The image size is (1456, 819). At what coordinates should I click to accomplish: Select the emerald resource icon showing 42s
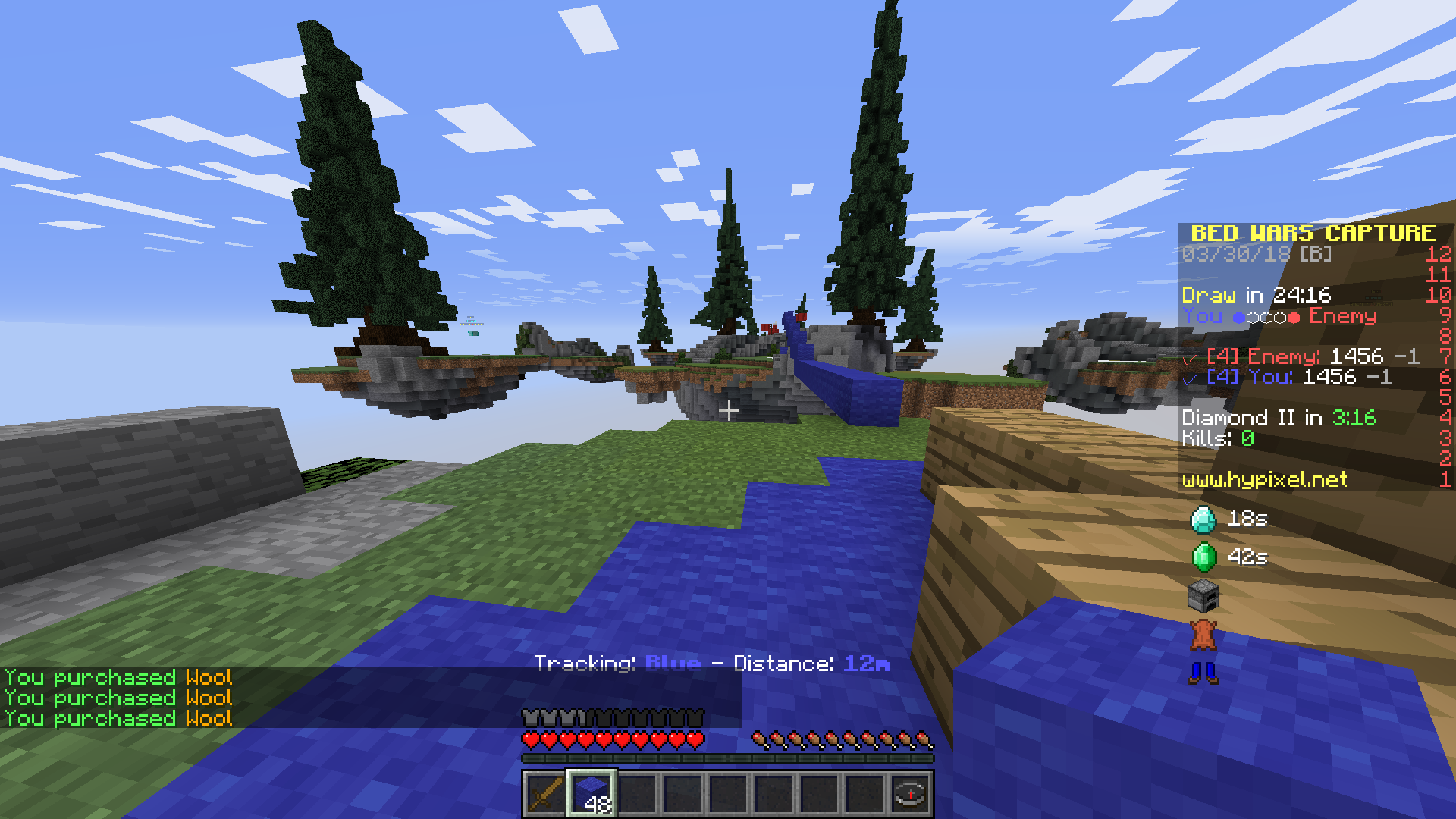pos(1204,557)
